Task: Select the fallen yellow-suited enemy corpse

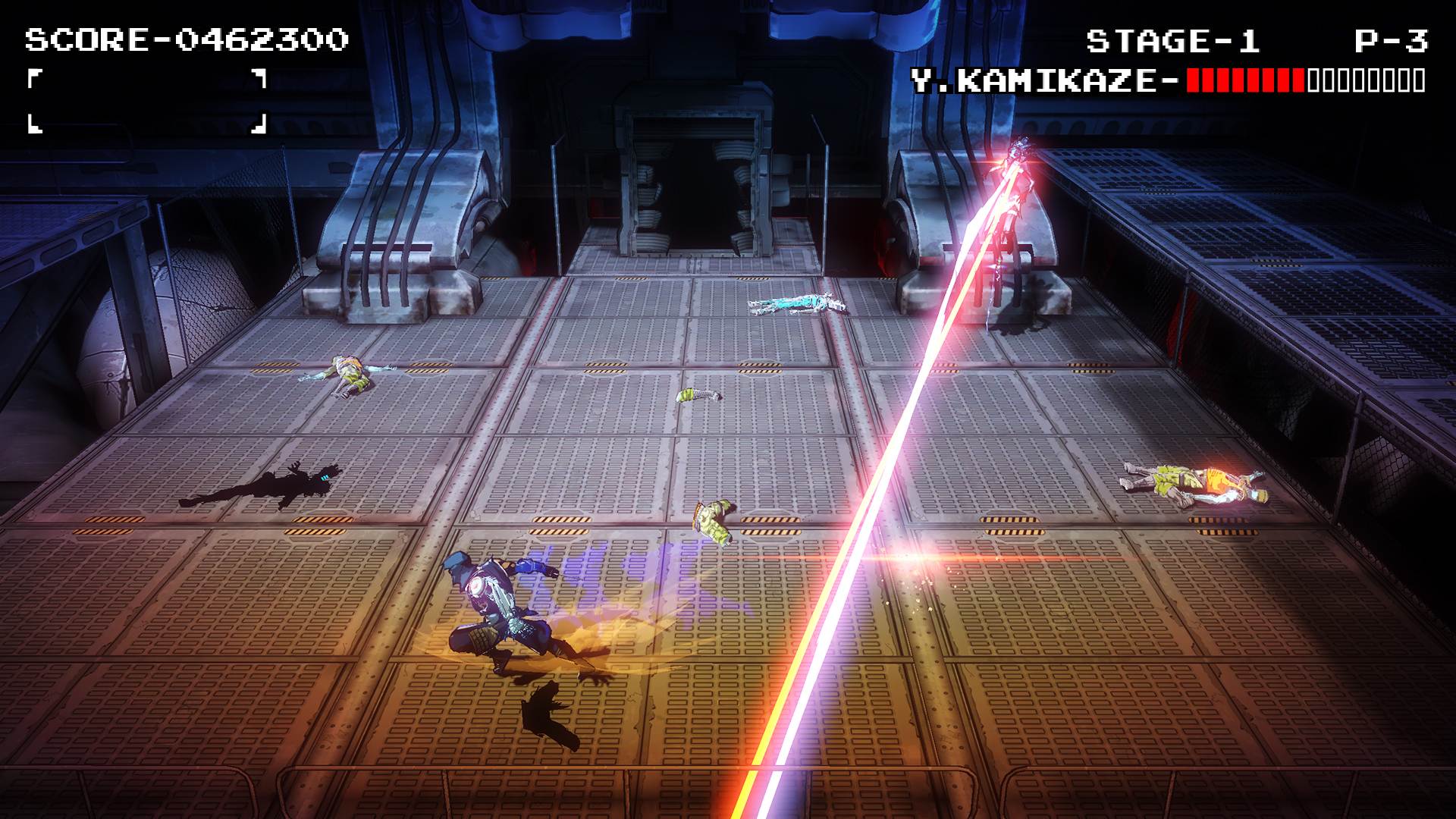Action: coord(1191,482)
